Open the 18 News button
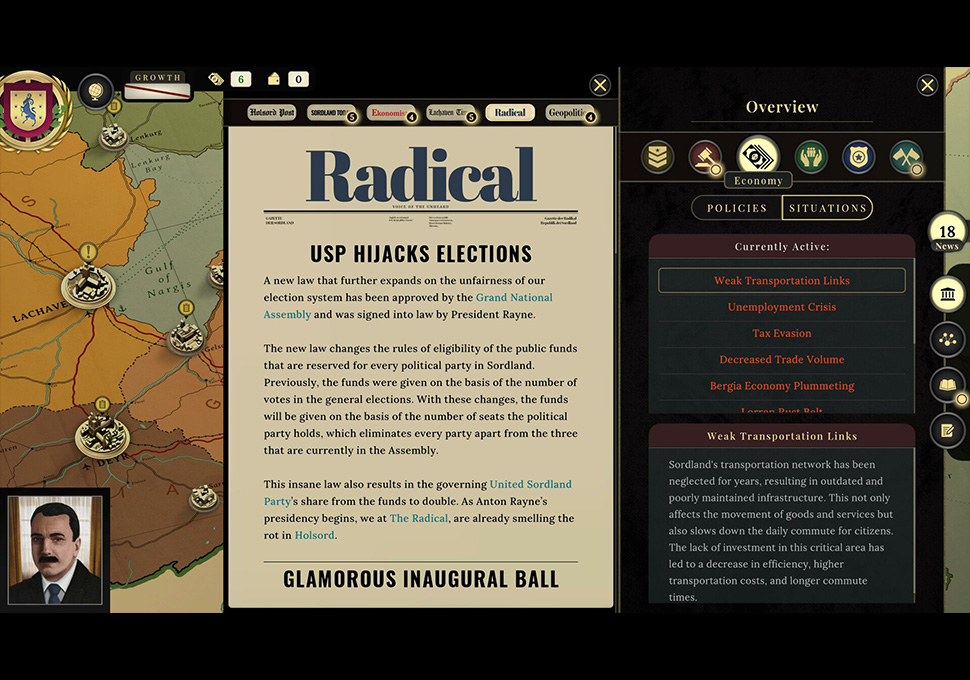Screen dimensions: 970x680 click(x=946, y=236)
